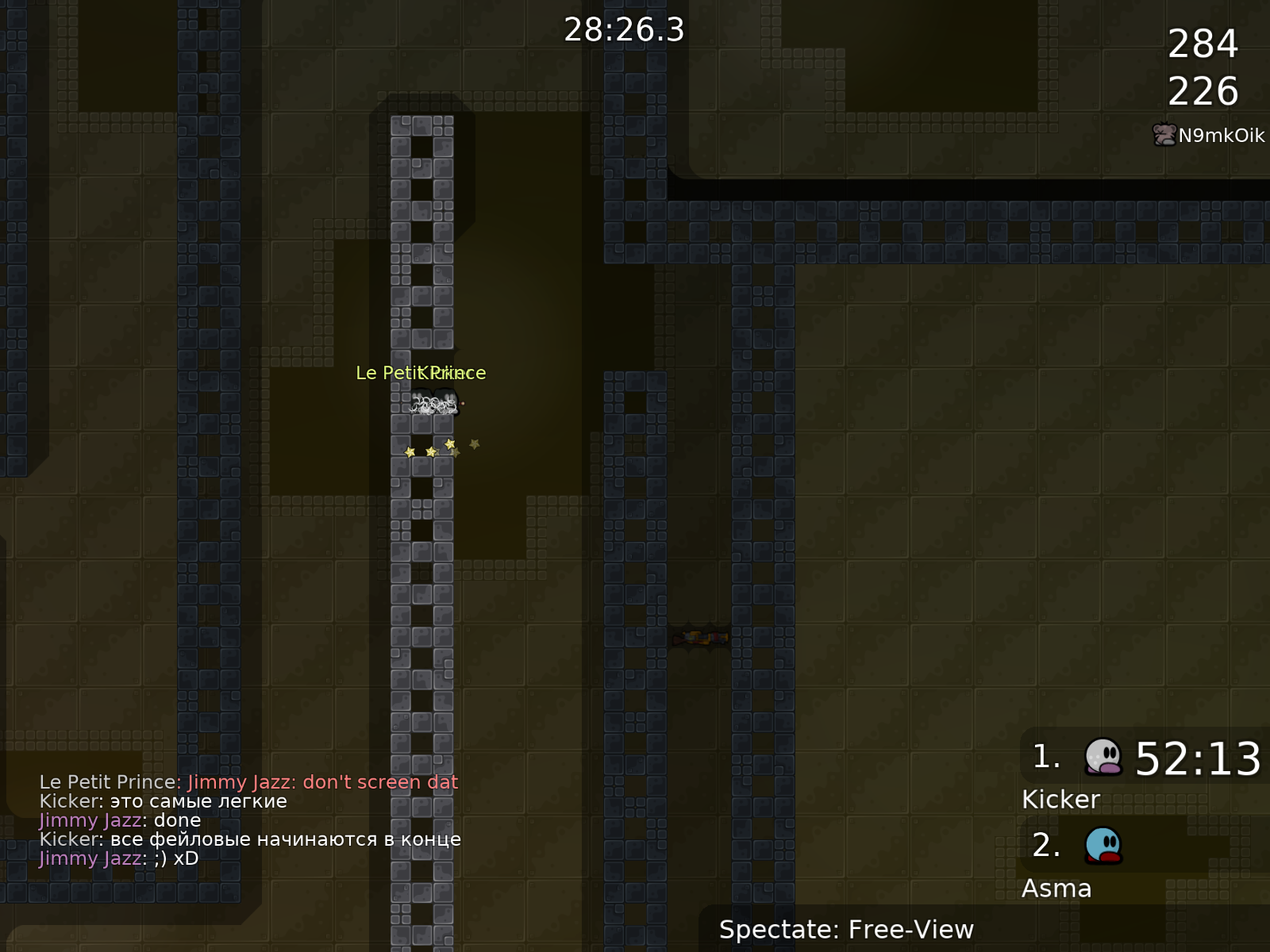Select the blue tee avatar next to rank 2
This screenshot has width=1270, height=952.
(1102, 849)
